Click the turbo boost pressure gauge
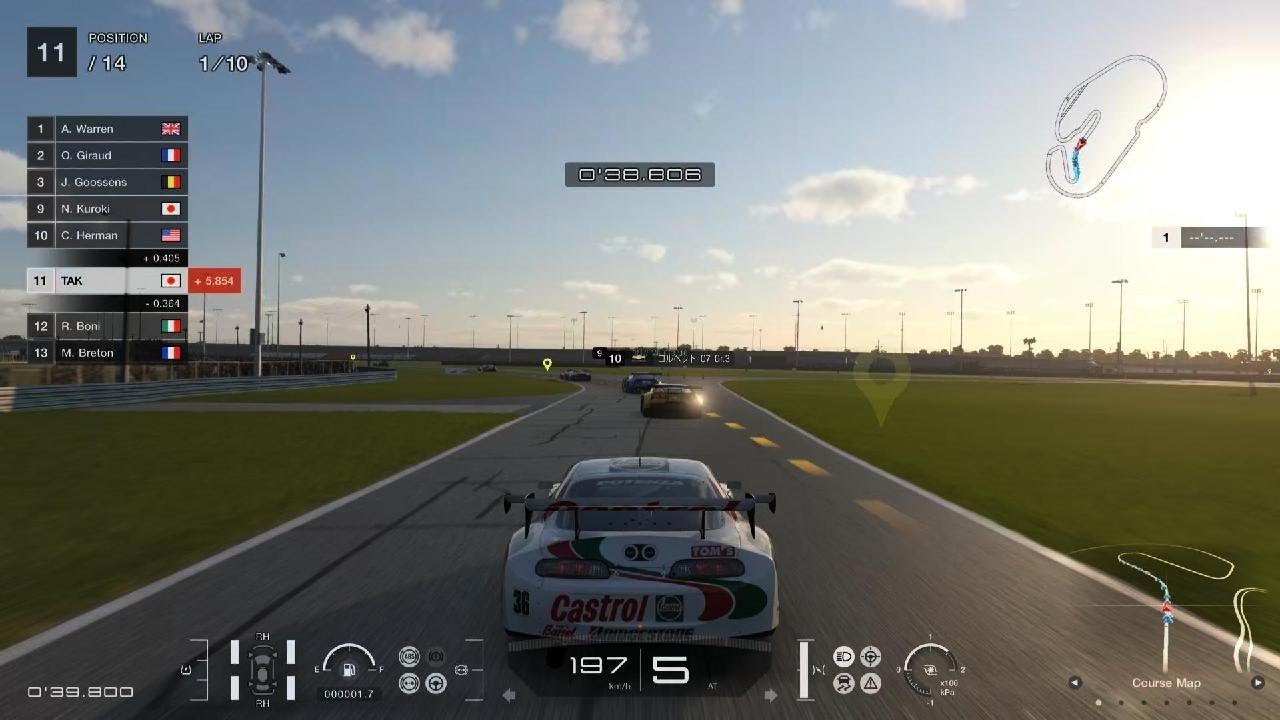Image resolution: width=1280 pixels, height=720 pixels. click(929, 667)
